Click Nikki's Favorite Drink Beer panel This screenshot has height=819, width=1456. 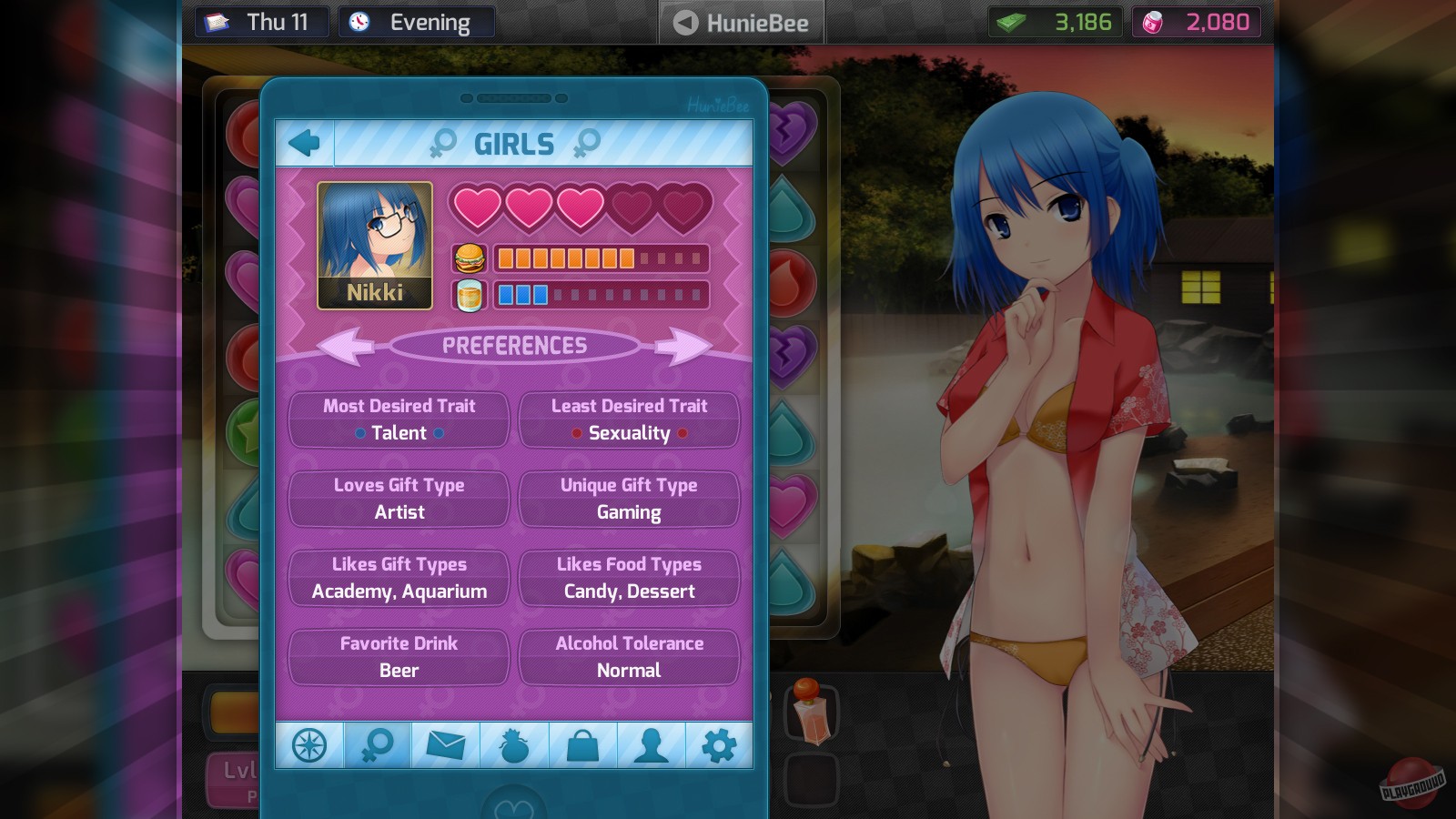(x=398, y=657)
